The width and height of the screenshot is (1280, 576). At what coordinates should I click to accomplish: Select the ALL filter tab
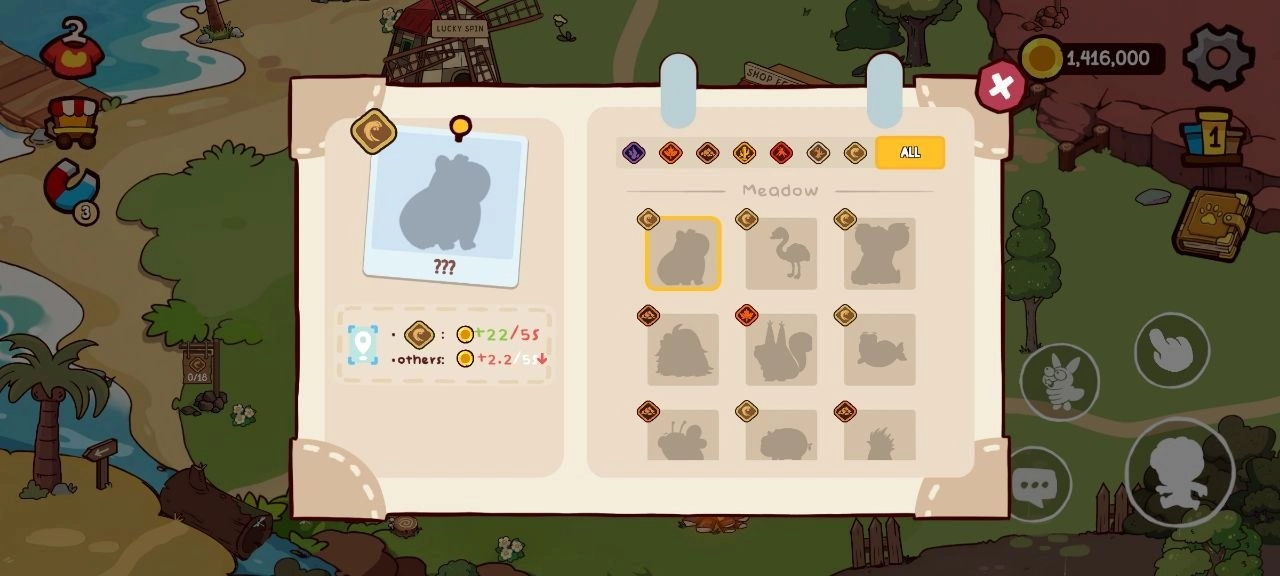[x=909, y=152]
